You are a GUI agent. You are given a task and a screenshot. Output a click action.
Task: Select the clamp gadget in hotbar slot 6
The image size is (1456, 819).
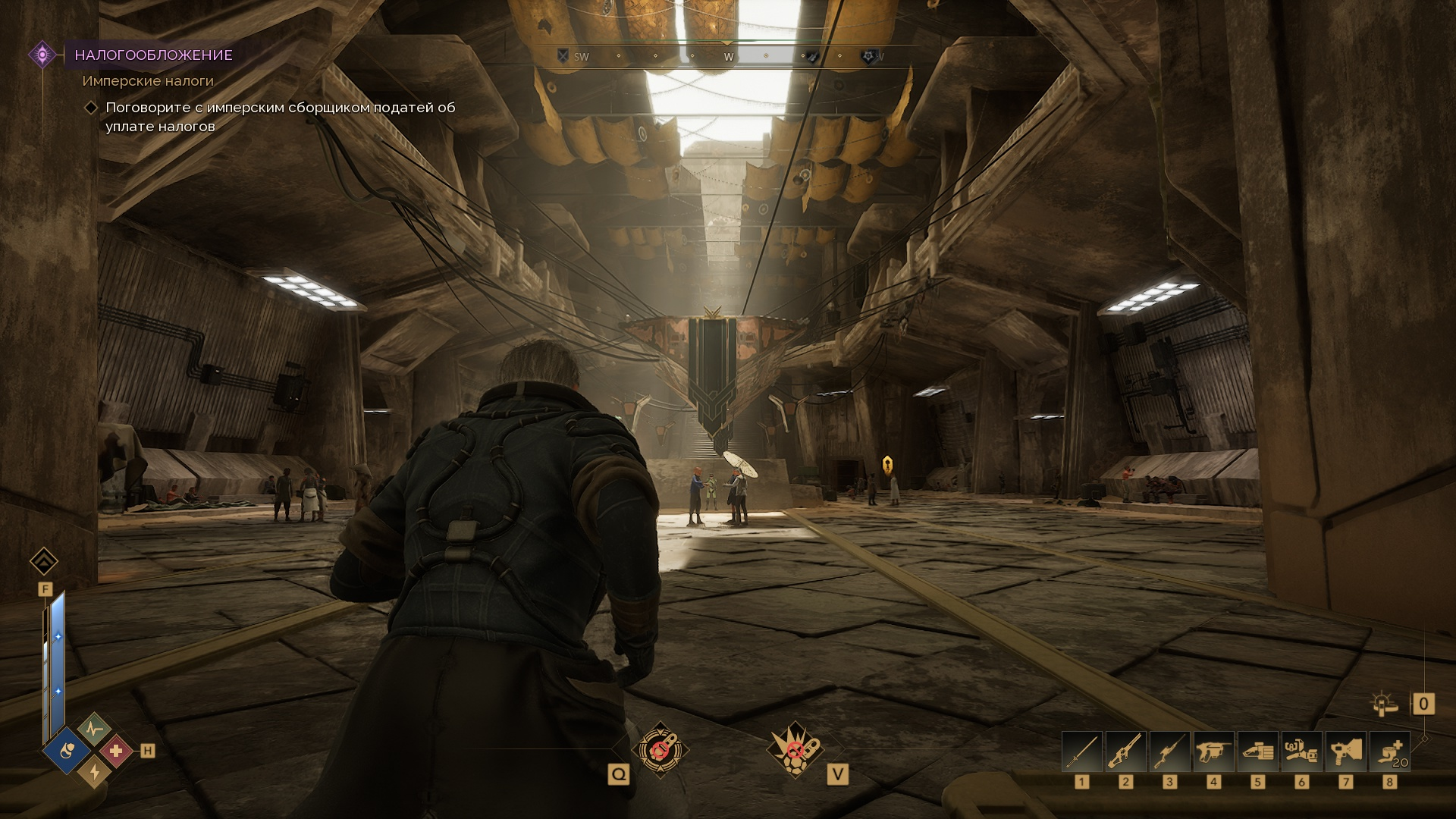tap(1301, 752)
